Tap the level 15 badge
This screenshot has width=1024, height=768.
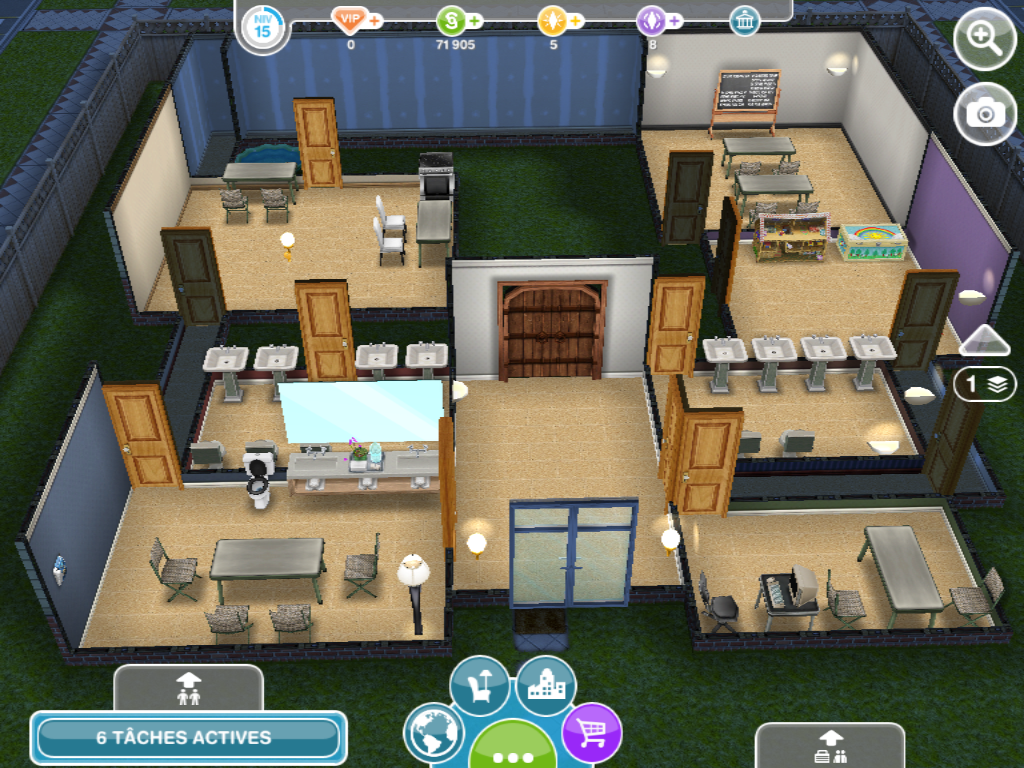click(263, 26)
